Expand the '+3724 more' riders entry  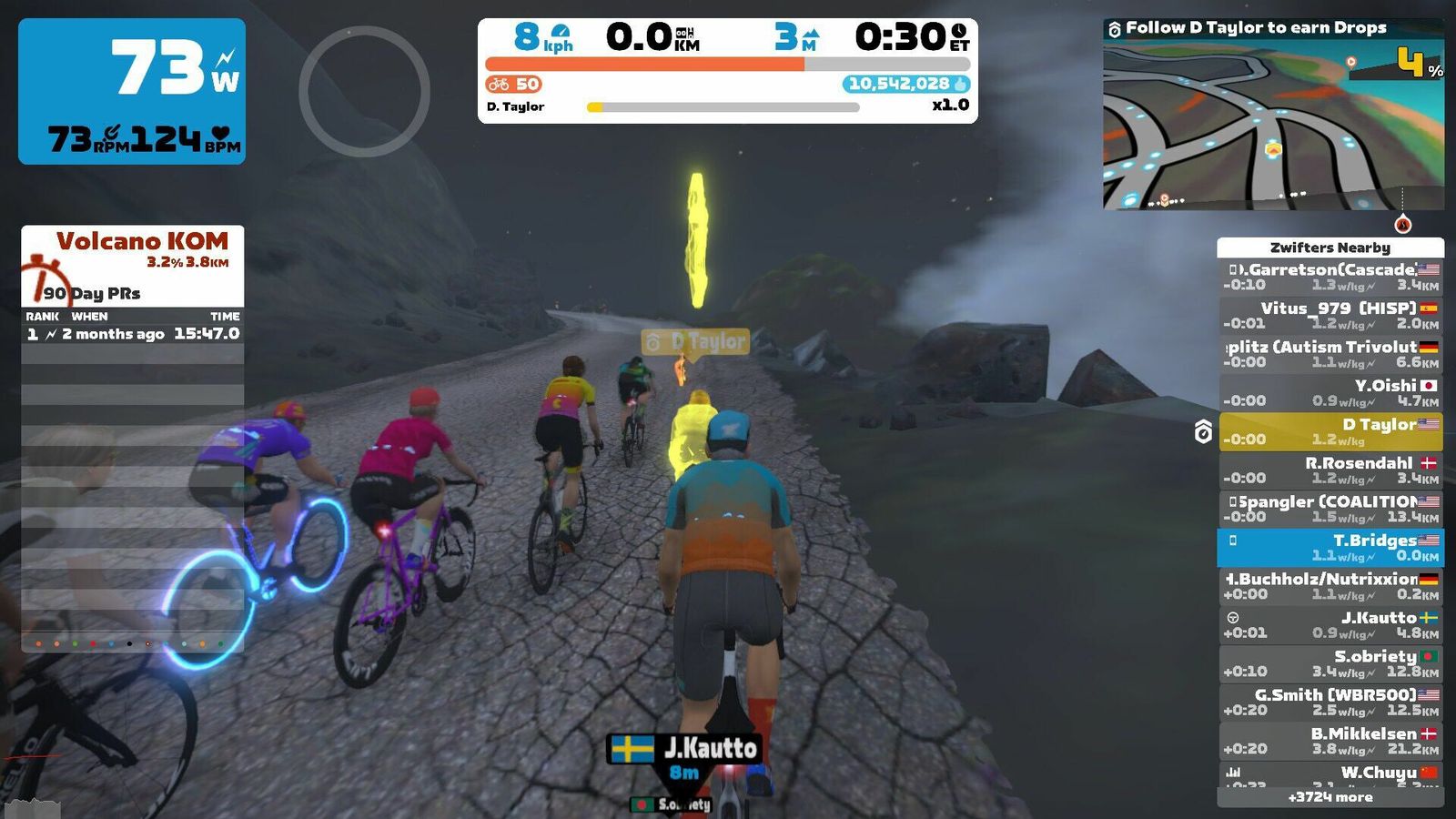1330,797
